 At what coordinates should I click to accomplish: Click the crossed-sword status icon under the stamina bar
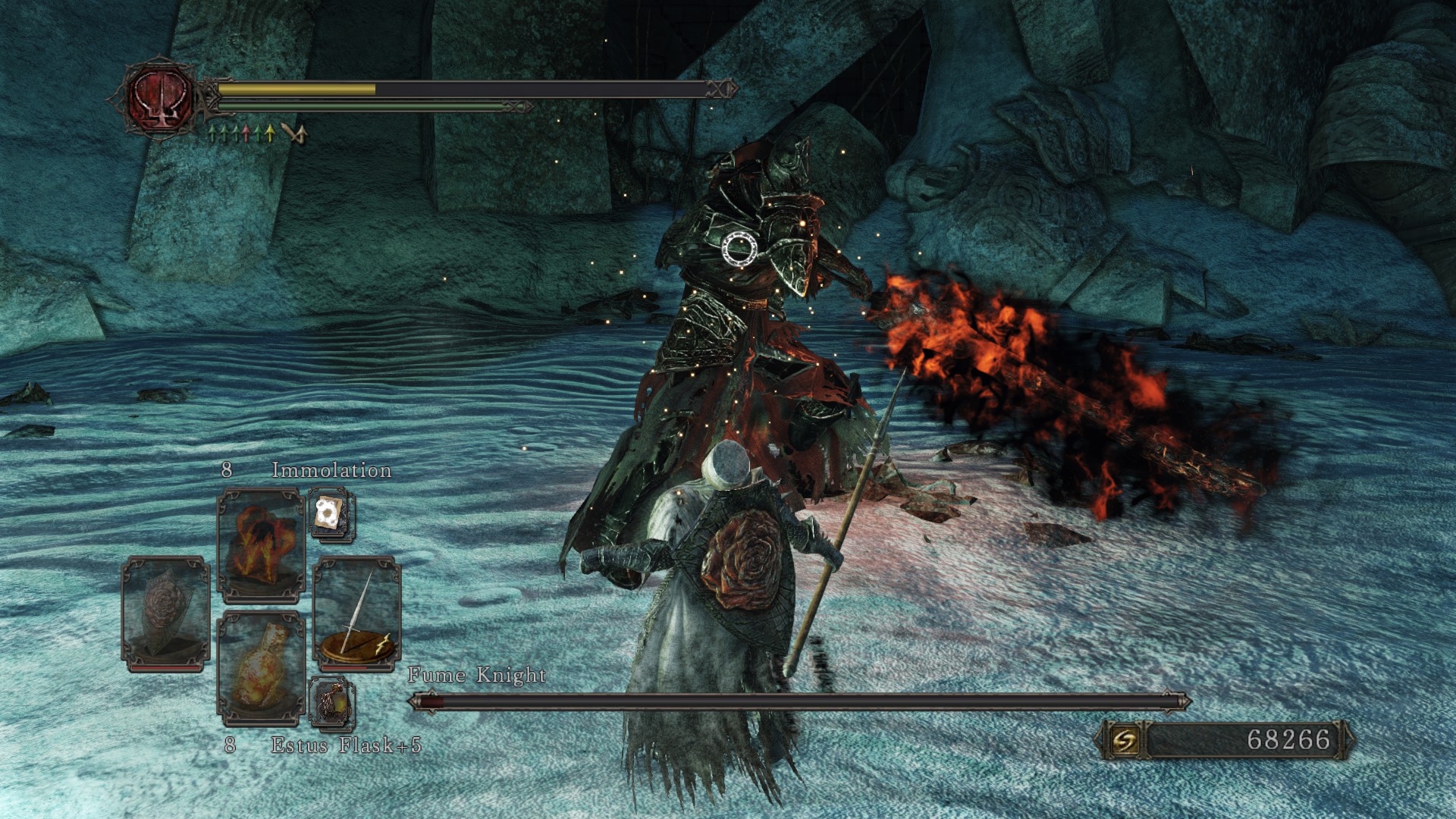(294, 134)
